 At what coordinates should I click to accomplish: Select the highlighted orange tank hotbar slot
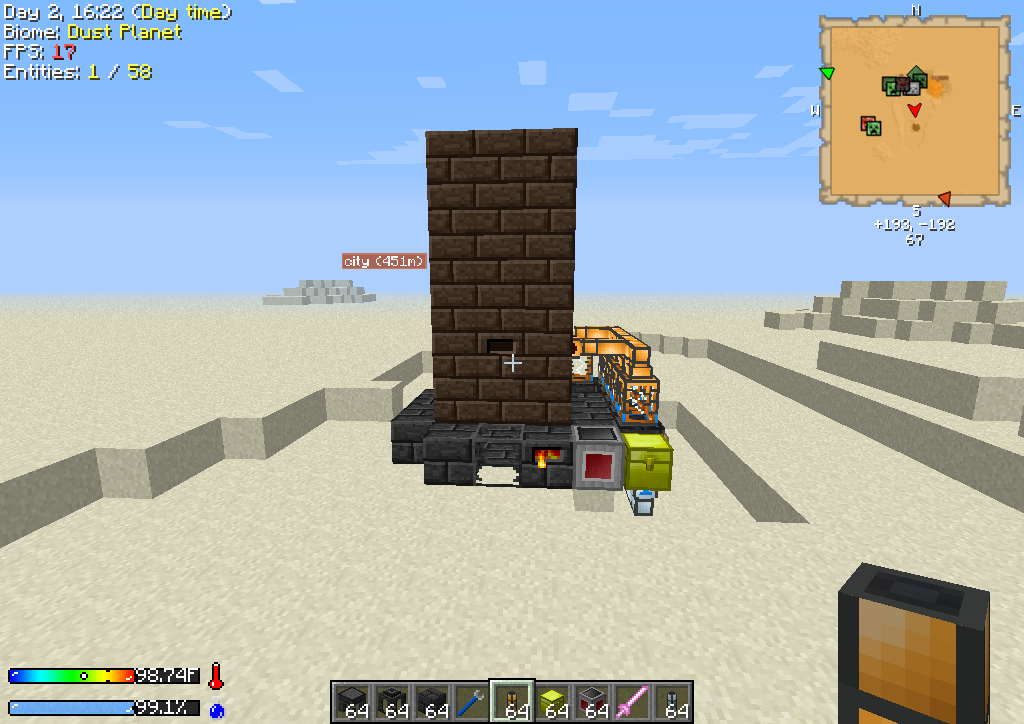click(511, 701)
